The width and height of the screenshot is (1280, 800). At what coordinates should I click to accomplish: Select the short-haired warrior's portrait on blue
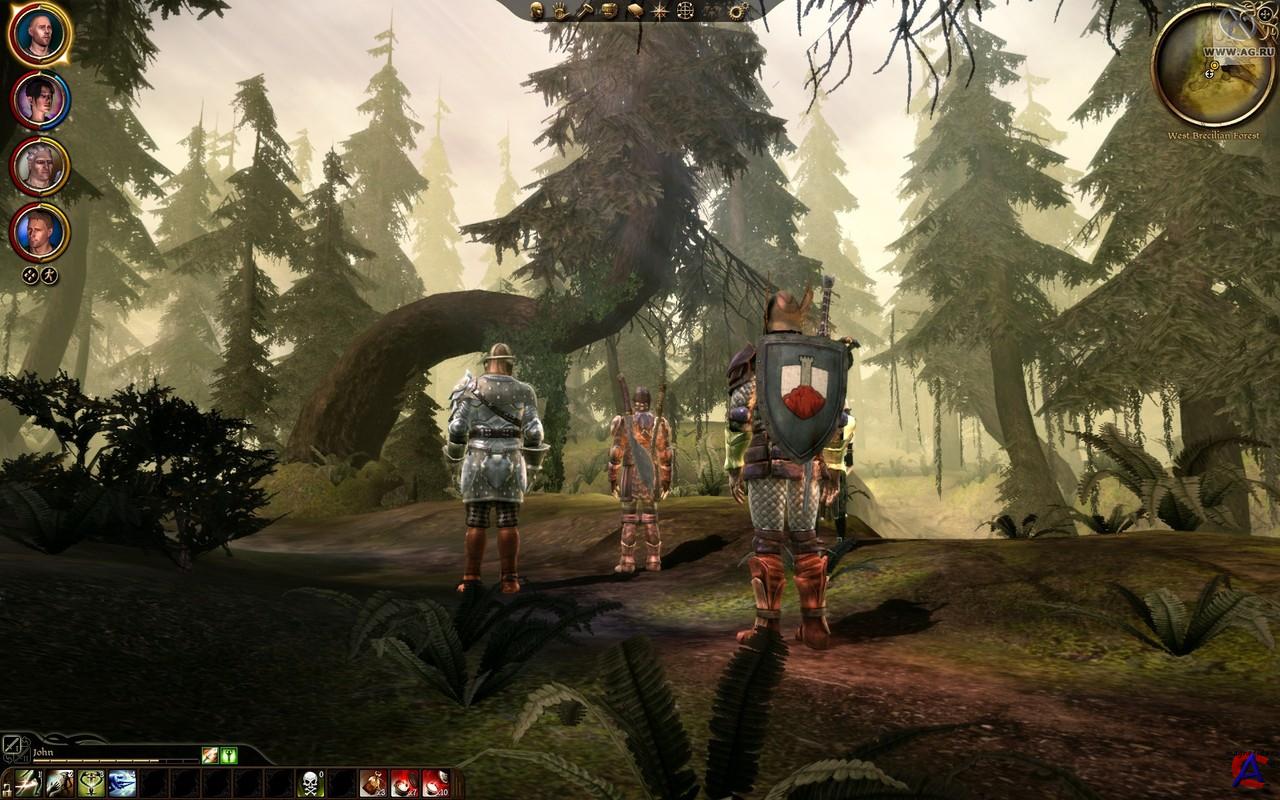coord(40,231)
